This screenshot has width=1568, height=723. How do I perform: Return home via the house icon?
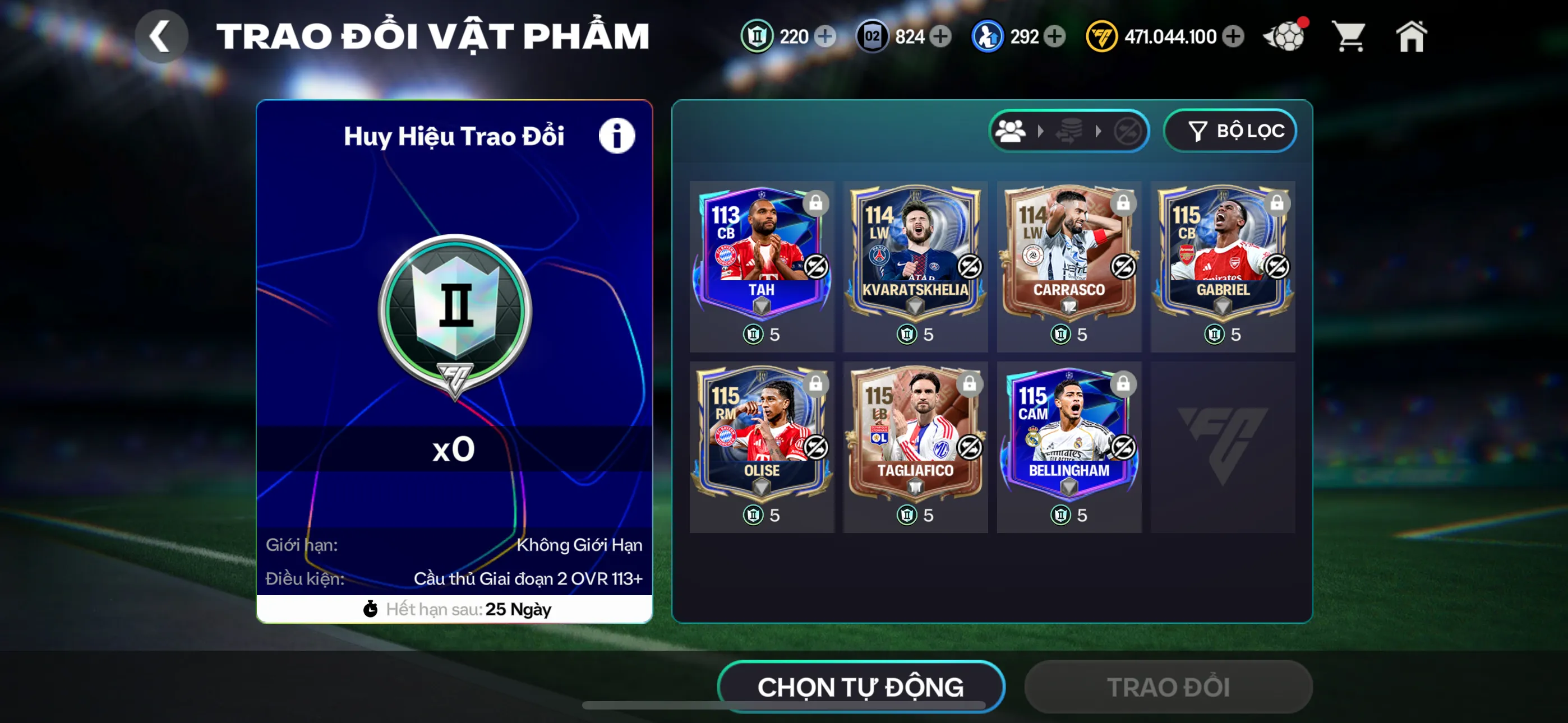(1412, 36)
